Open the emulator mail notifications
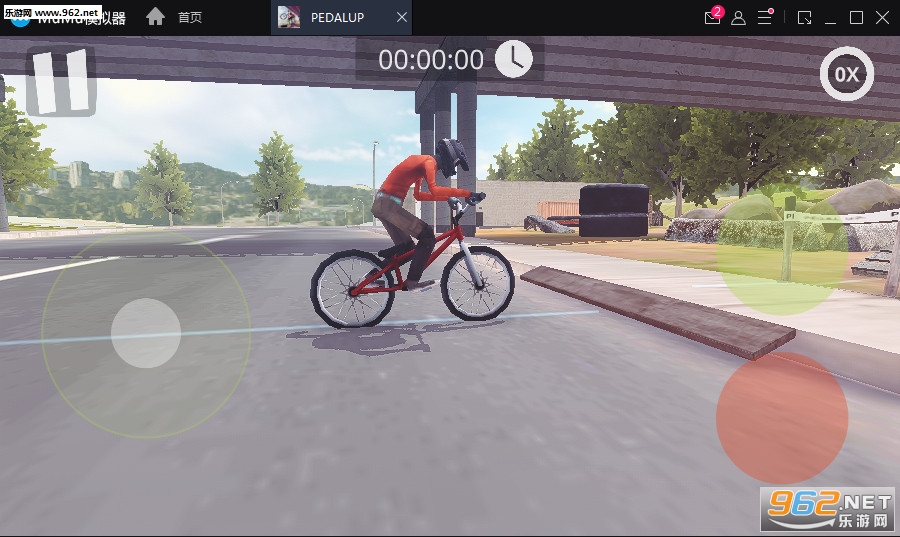The width and height of the screenshot is (900, 537). pyautogui.click(x=712, y=18)
